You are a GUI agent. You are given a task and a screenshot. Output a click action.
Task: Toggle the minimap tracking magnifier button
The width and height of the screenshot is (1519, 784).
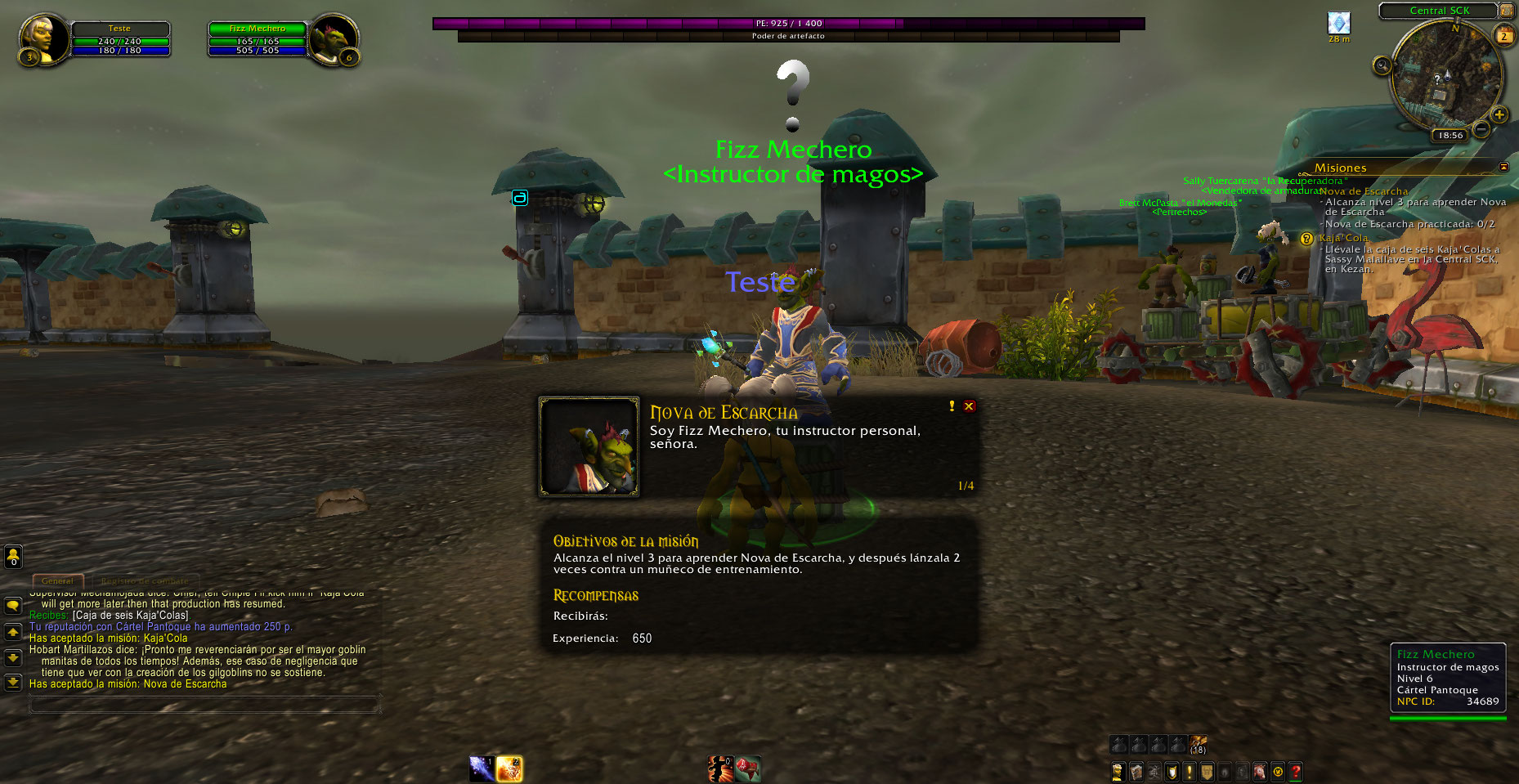pyautogui.click(x=1382, y=65)
